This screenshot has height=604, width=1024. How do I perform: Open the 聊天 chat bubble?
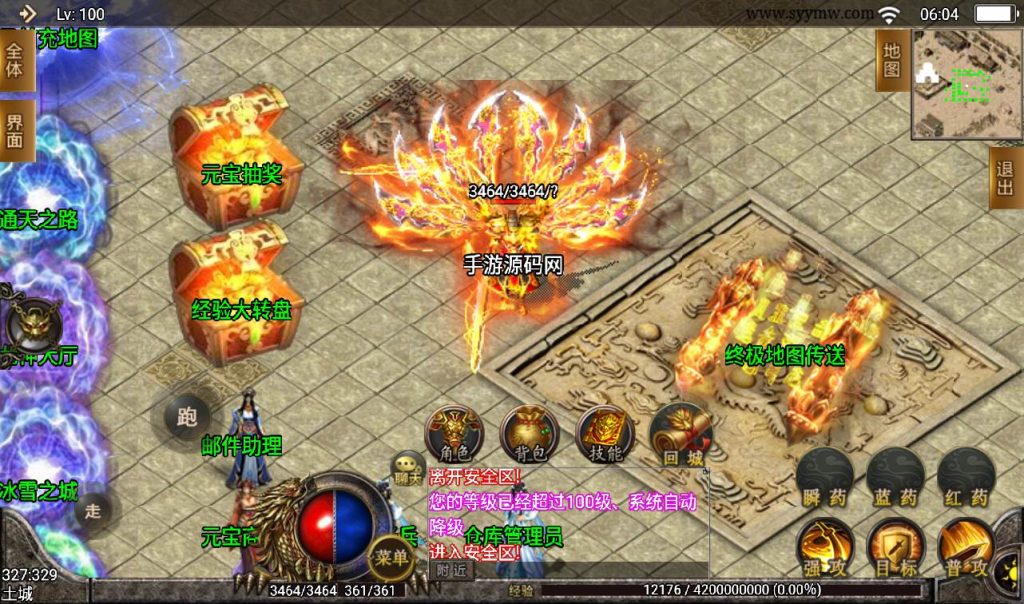click(x=408, y=467)
